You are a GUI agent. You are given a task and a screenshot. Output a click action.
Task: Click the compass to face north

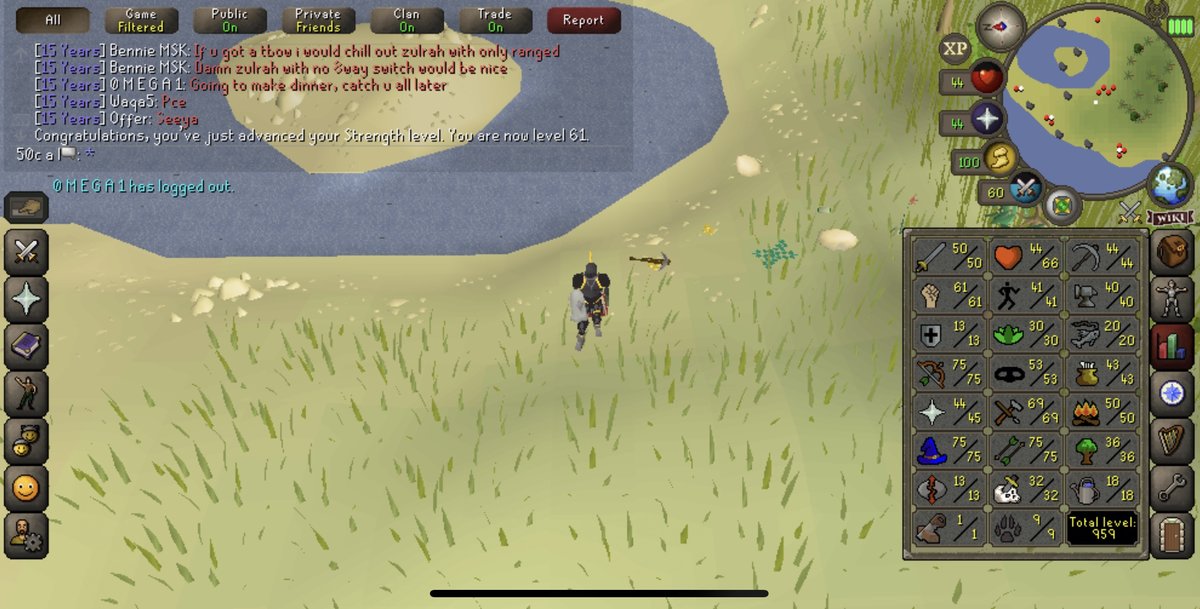[x=1001, y=24]
